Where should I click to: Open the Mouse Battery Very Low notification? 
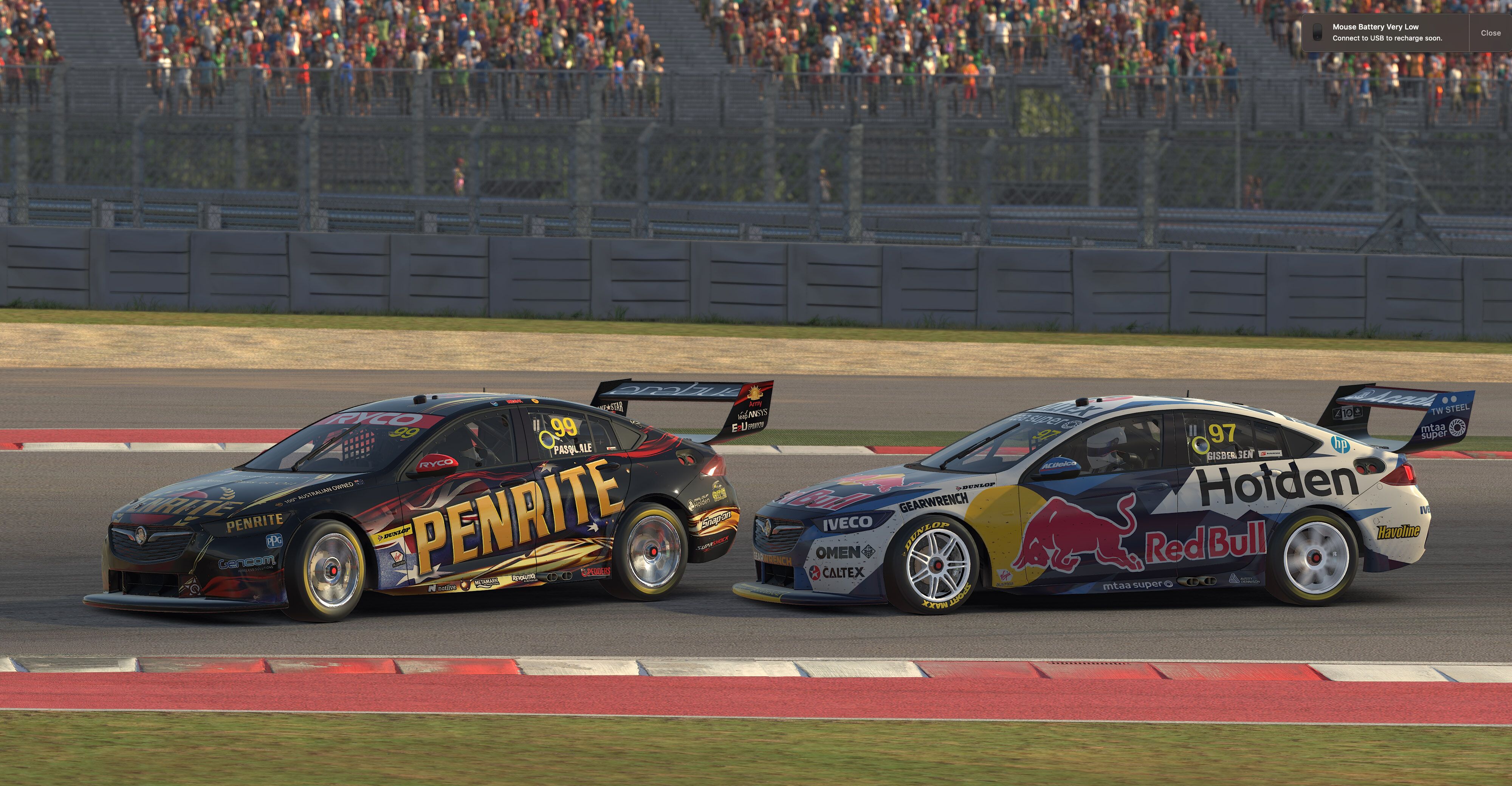coord(1386,33)
